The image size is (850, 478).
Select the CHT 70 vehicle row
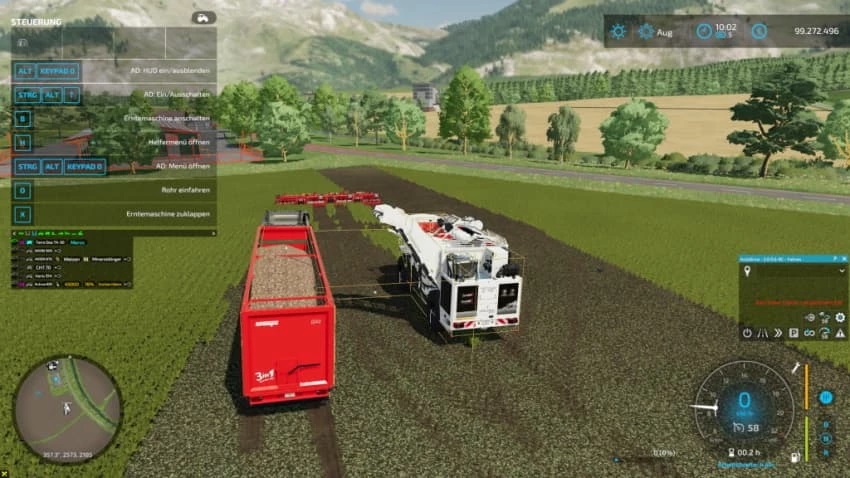tap(40, 267)
